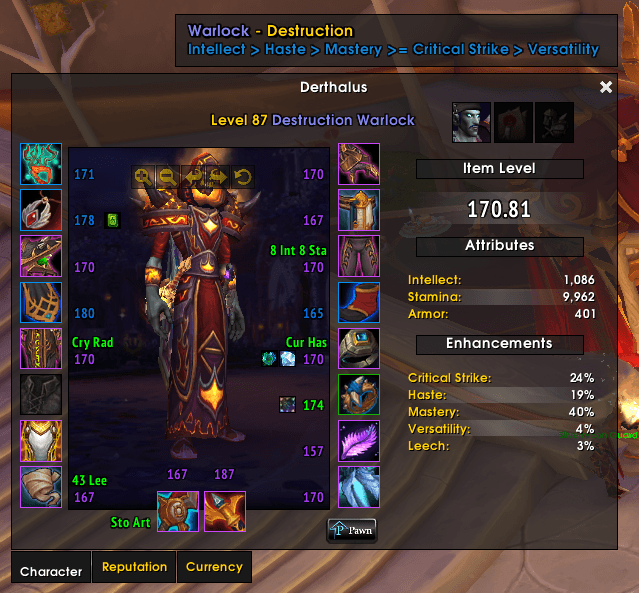Select the gloves equipment slot

[x=358, y=164]
